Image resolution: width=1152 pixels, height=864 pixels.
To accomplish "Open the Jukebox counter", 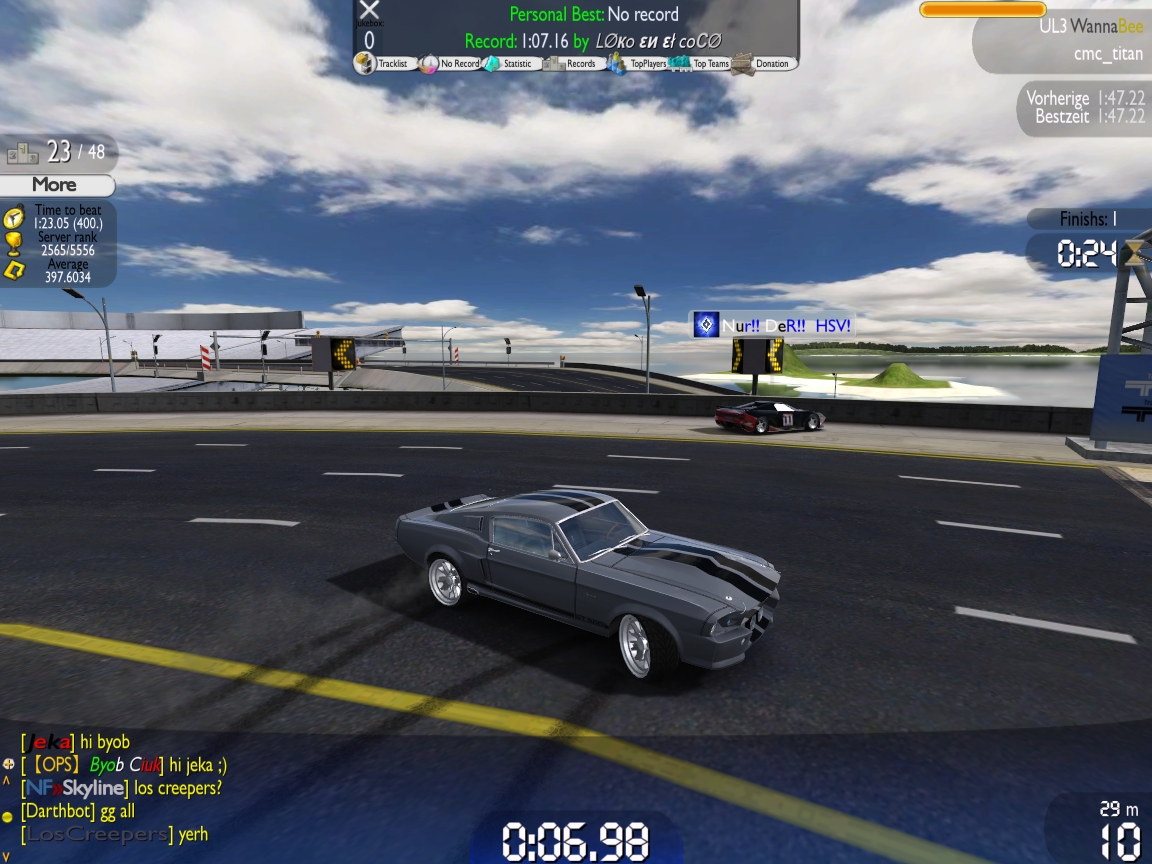I will tap(369, 40).
